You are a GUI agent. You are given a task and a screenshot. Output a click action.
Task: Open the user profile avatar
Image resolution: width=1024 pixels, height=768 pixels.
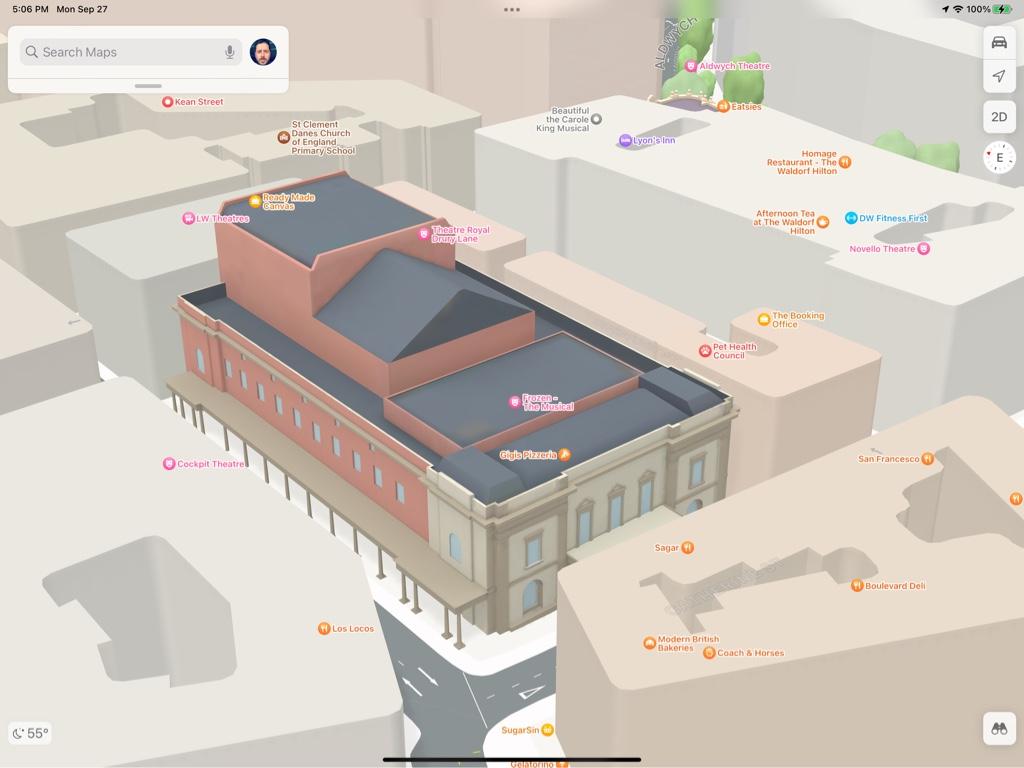pos(263,52)
